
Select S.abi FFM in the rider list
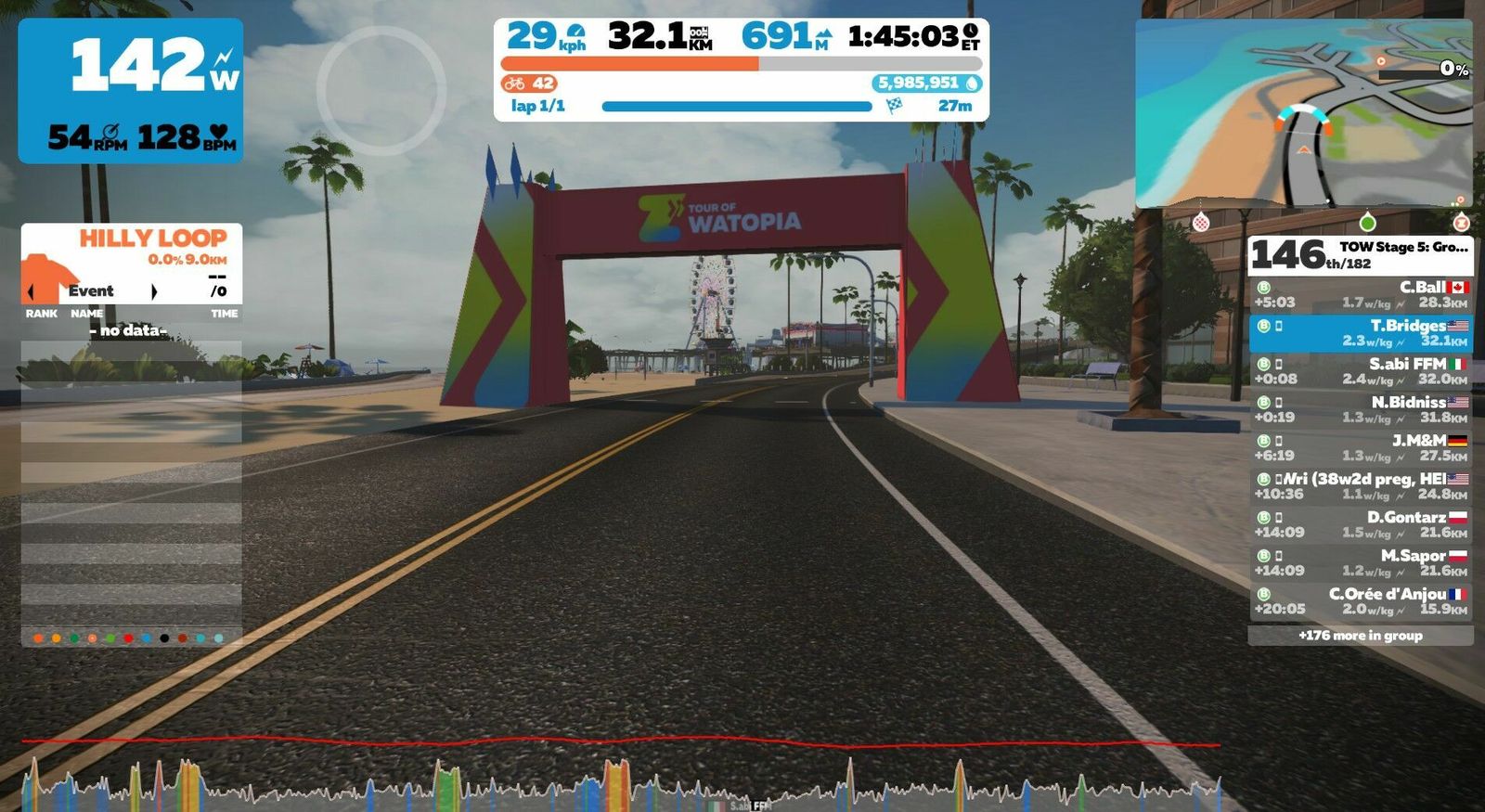point(1360,371)
